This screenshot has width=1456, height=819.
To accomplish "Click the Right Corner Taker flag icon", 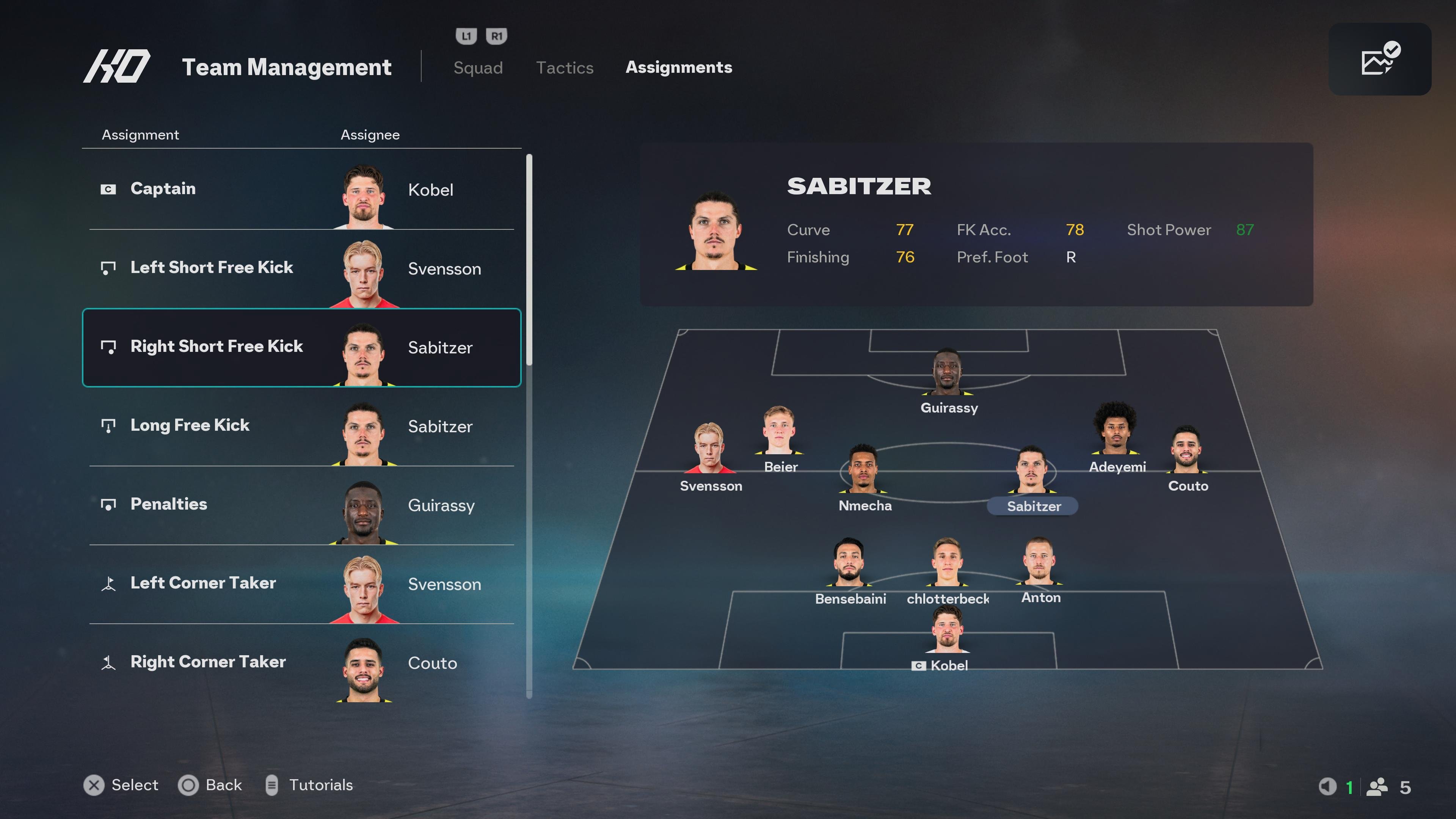I will pyautogui.click(x=108, y=662).
